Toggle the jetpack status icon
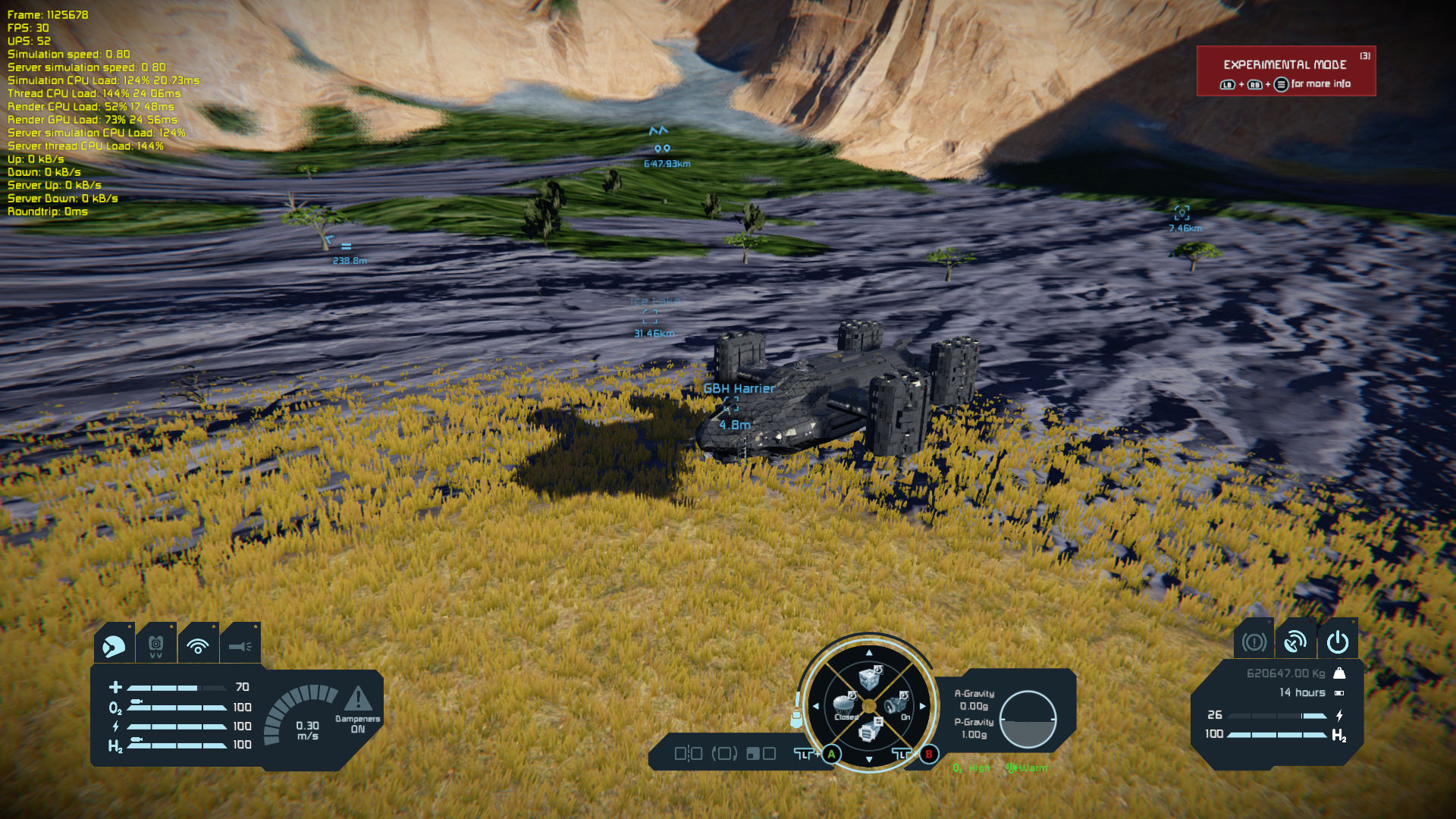This screenshot has height=819, width=1456. click(x=155, y=646)
